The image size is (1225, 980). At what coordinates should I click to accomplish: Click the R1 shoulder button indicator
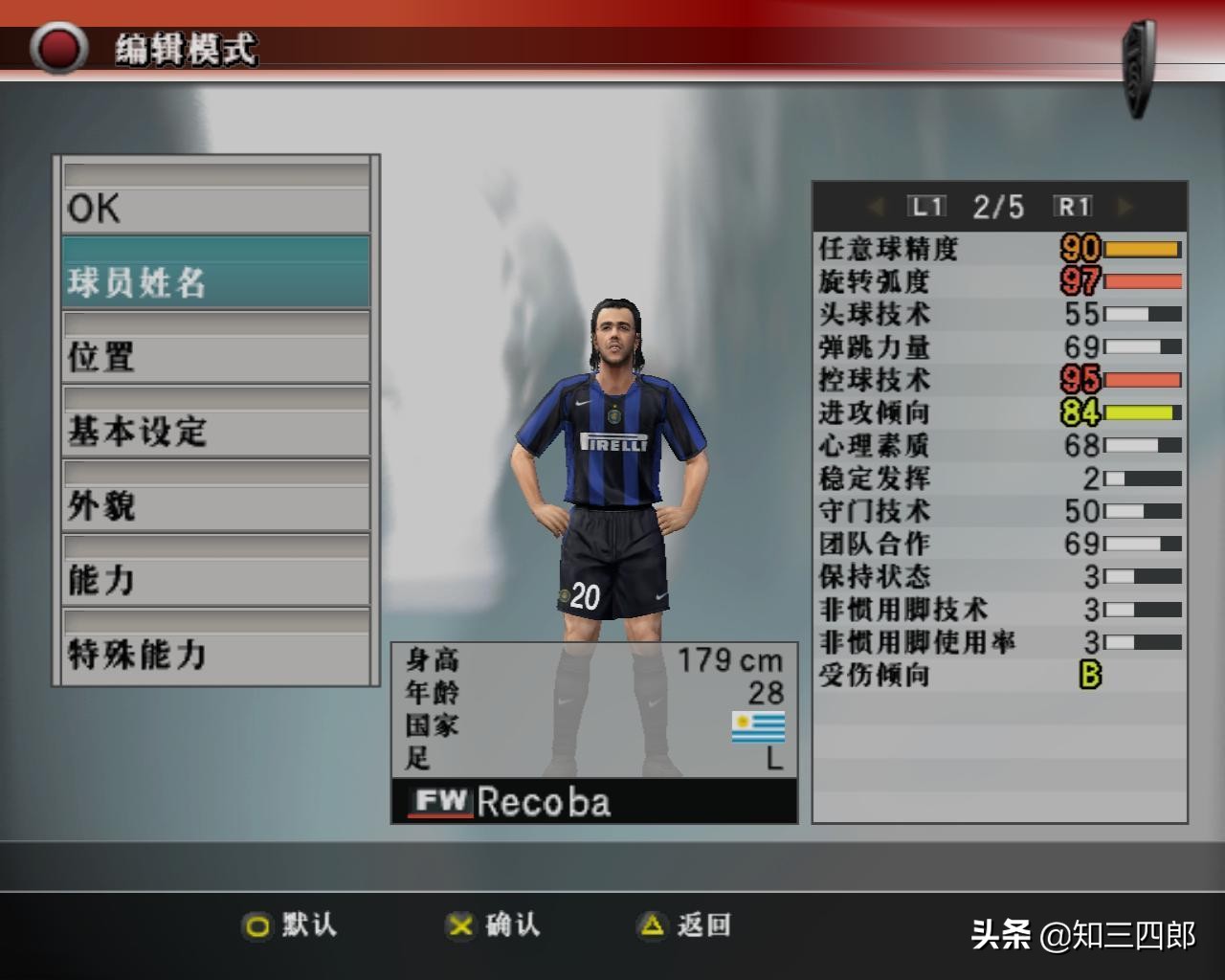(x=1074, y=205)
